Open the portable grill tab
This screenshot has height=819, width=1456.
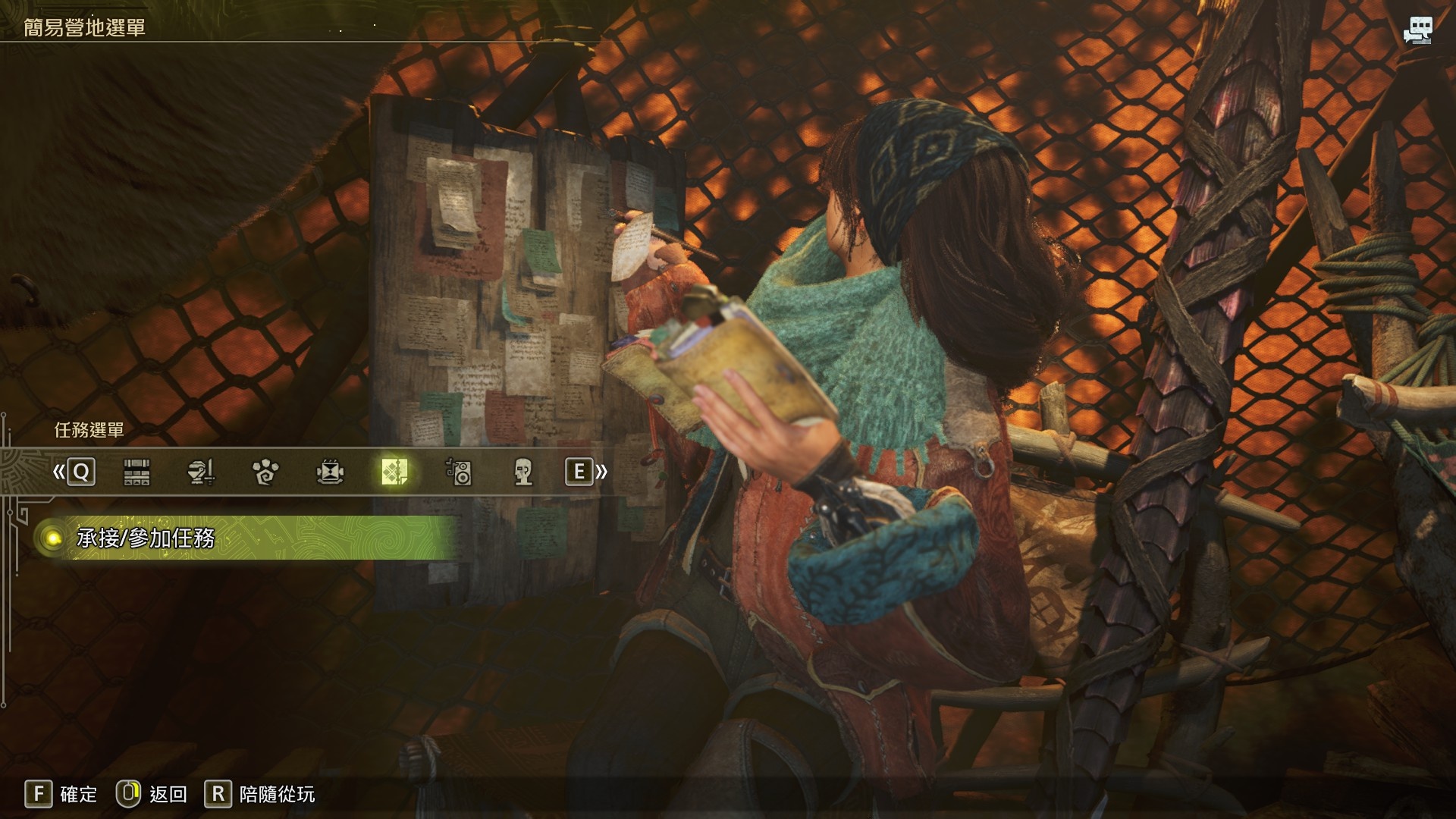coord(330,472)
